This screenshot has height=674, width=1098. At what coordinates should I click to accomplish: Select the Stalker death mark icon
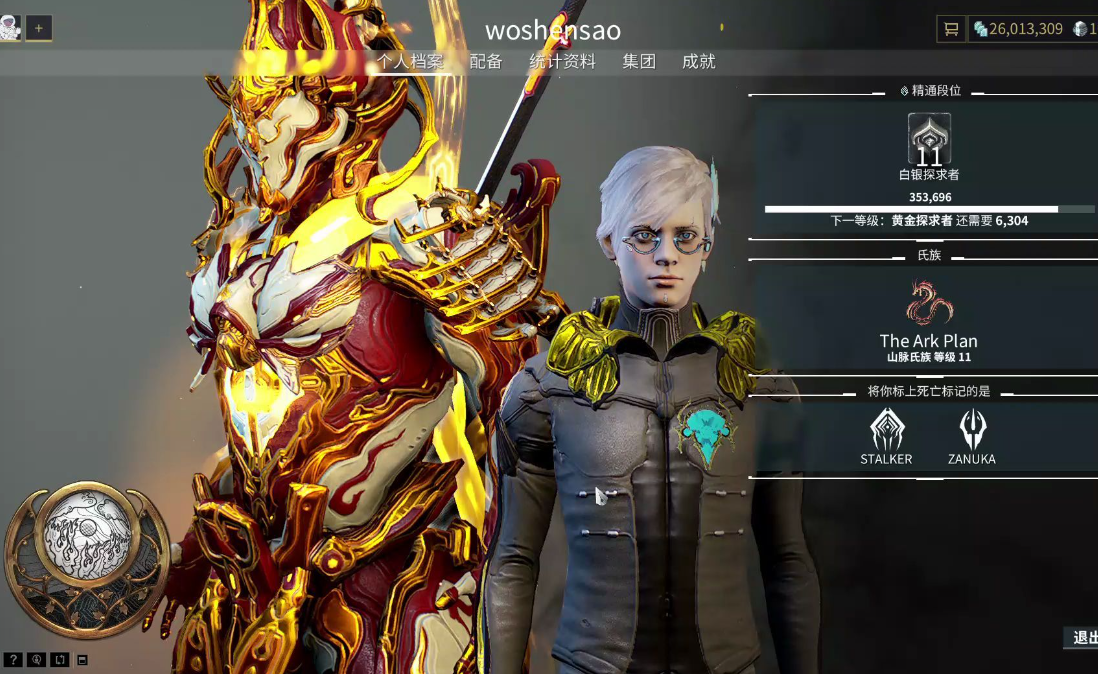tap(886, 430)
